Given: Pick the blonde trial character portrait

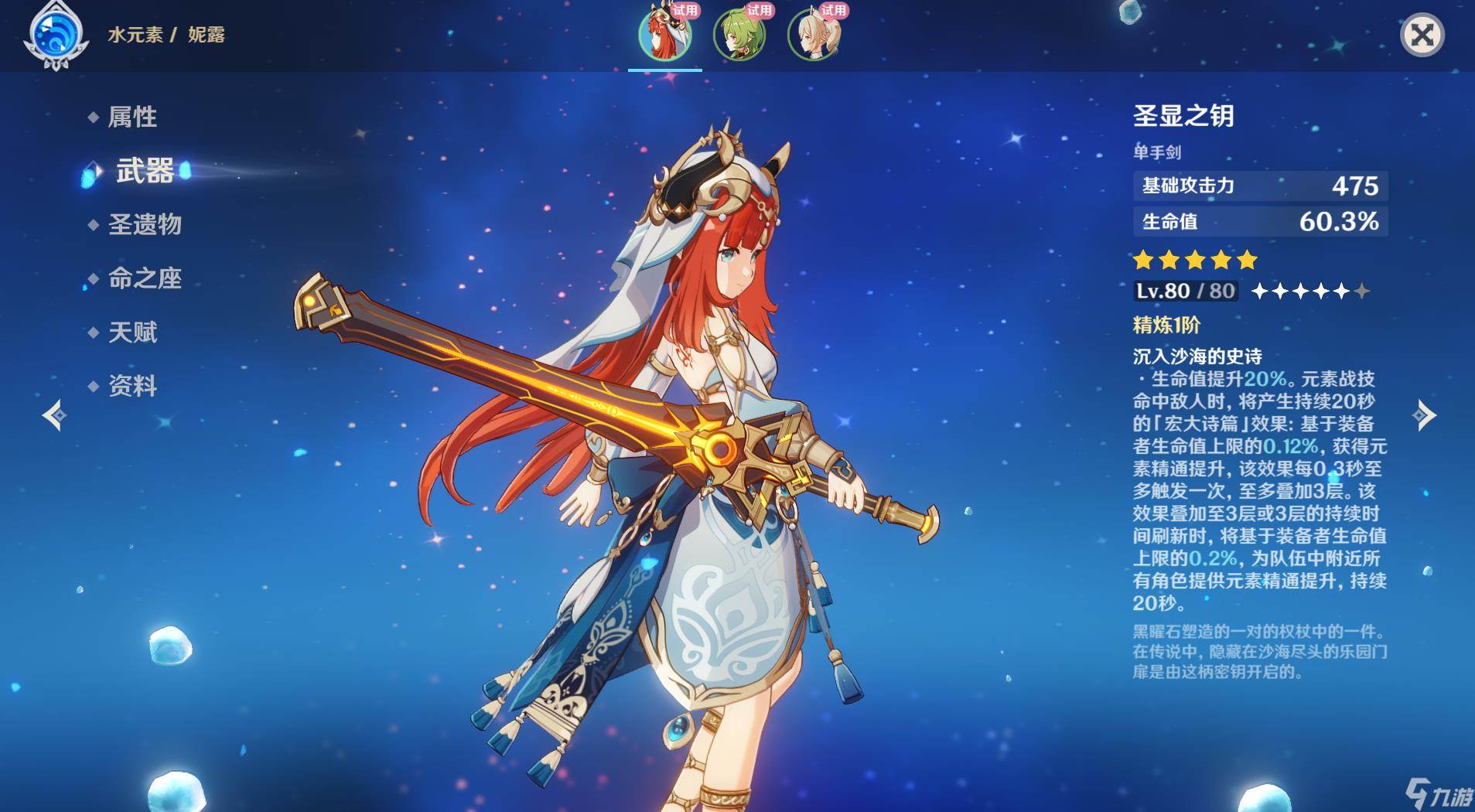Looking at the screenshot, I should tap(813, 36).
